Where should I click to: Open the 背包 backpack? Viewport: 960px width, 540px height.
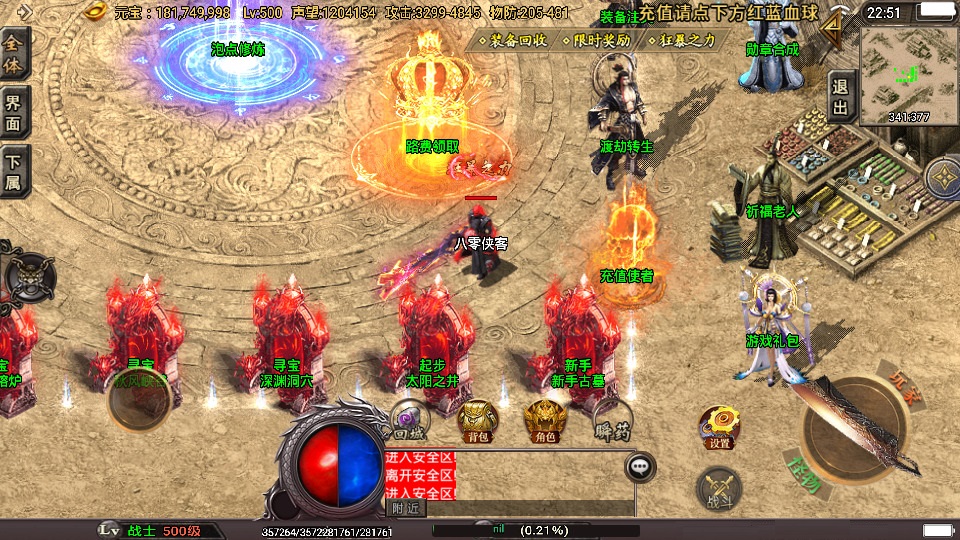[x=478, y=421]
